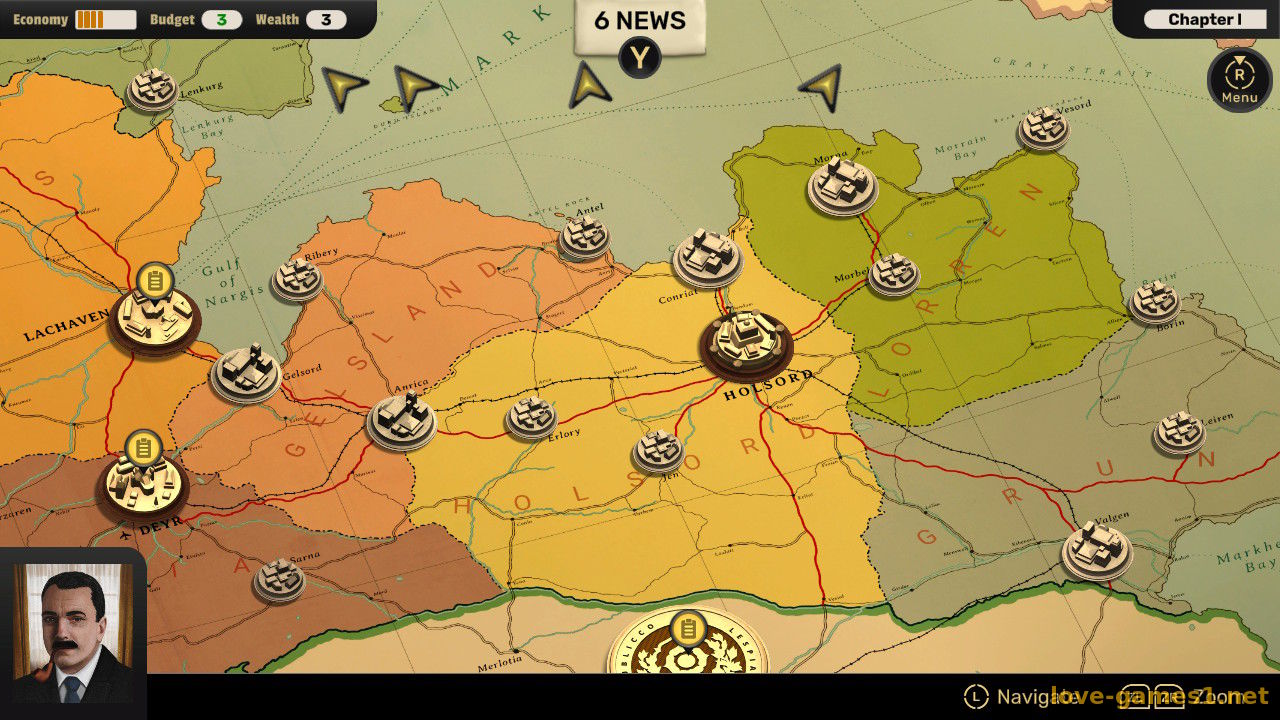1280x720 pixels.
Task: Open the 6 News panel
Action: pyautogui.click(x=639, y=22)
